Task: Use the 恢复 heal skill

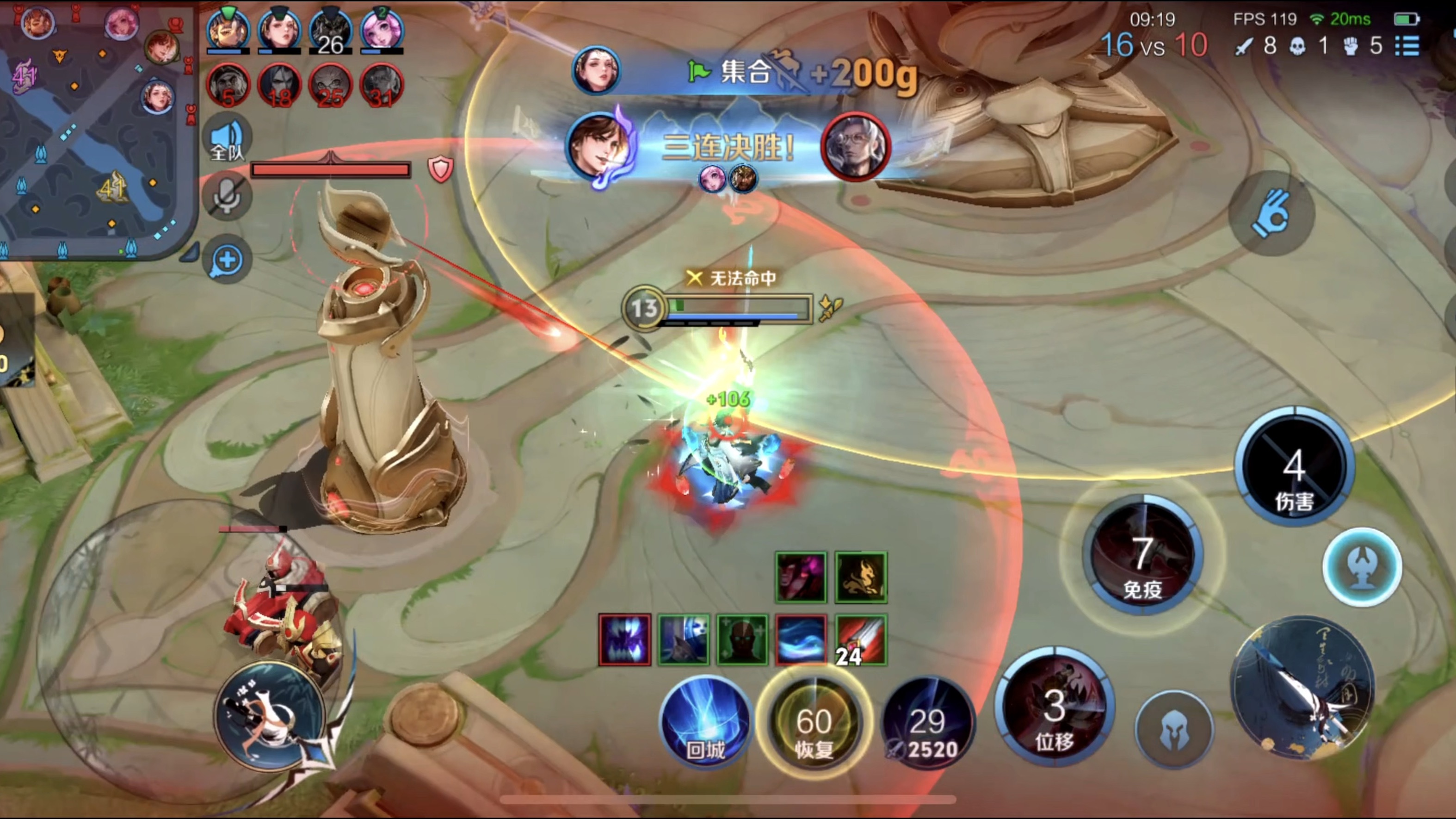Action: (x=814, y=721)
